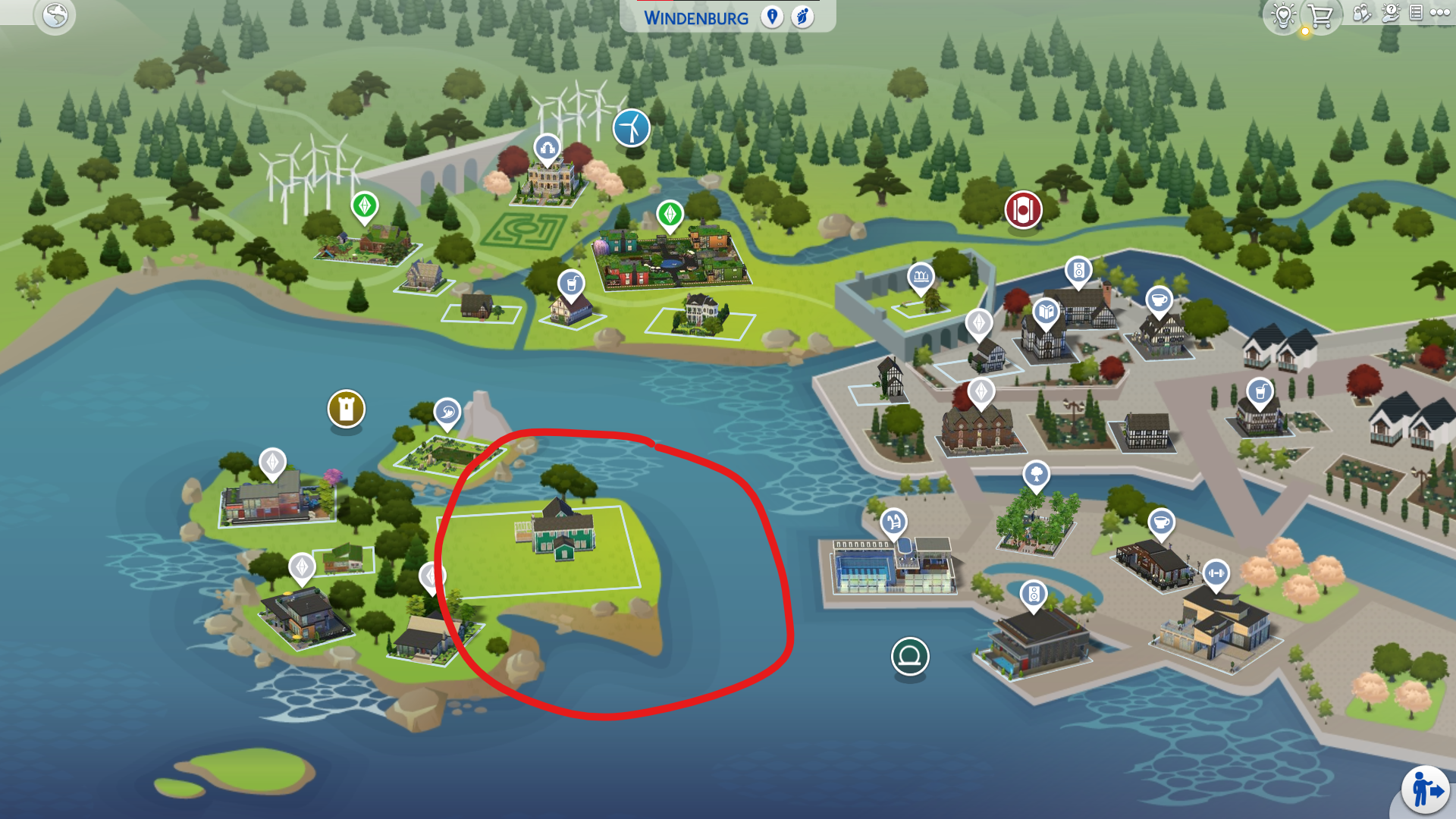The height and width of the screenshot is (819, 1456).
Task: Select the tree park lot marker
Action: (1036, 475)
